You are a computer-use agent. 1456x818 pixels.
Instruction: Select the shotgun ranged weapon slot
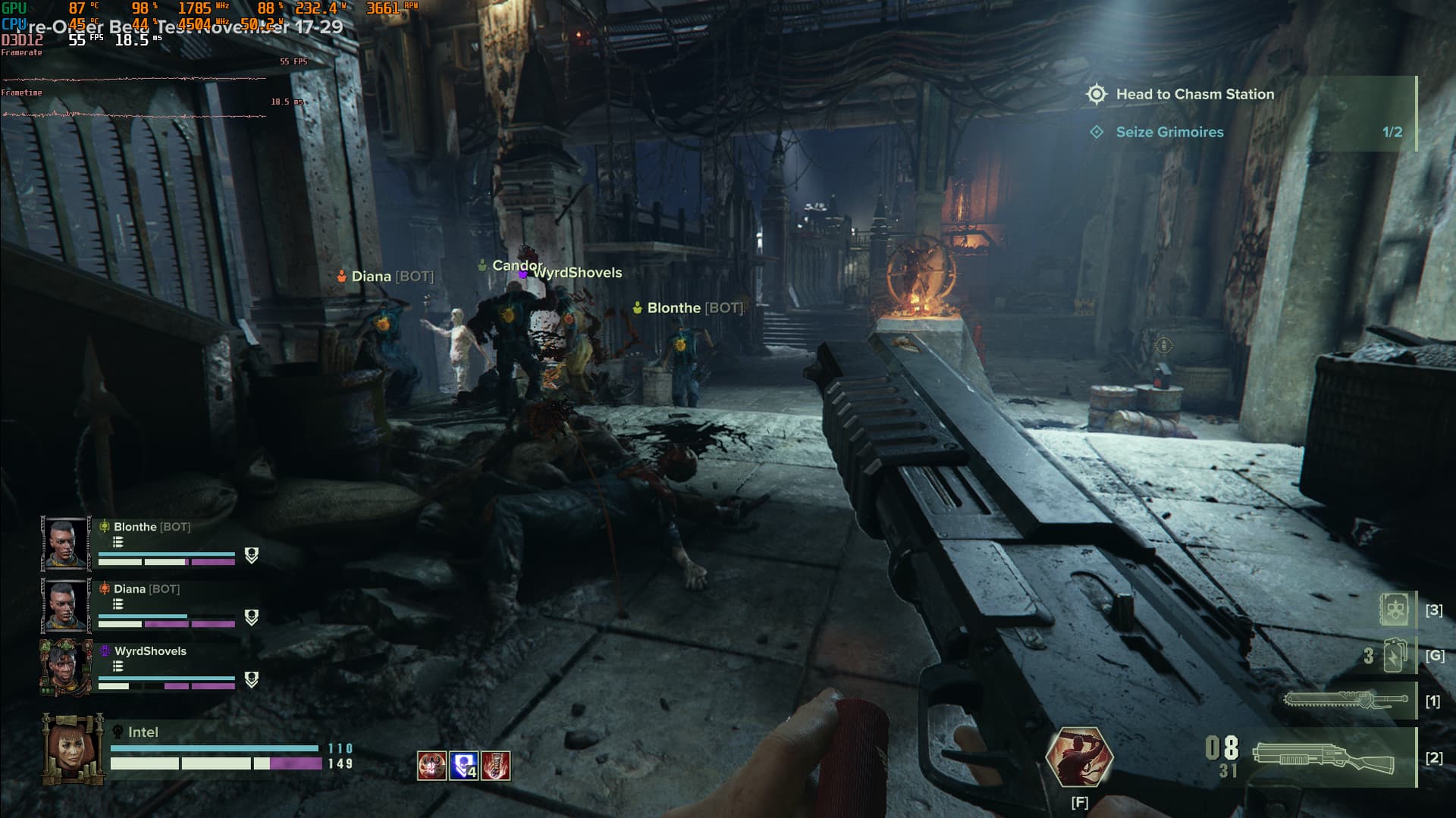[1323, 757]
